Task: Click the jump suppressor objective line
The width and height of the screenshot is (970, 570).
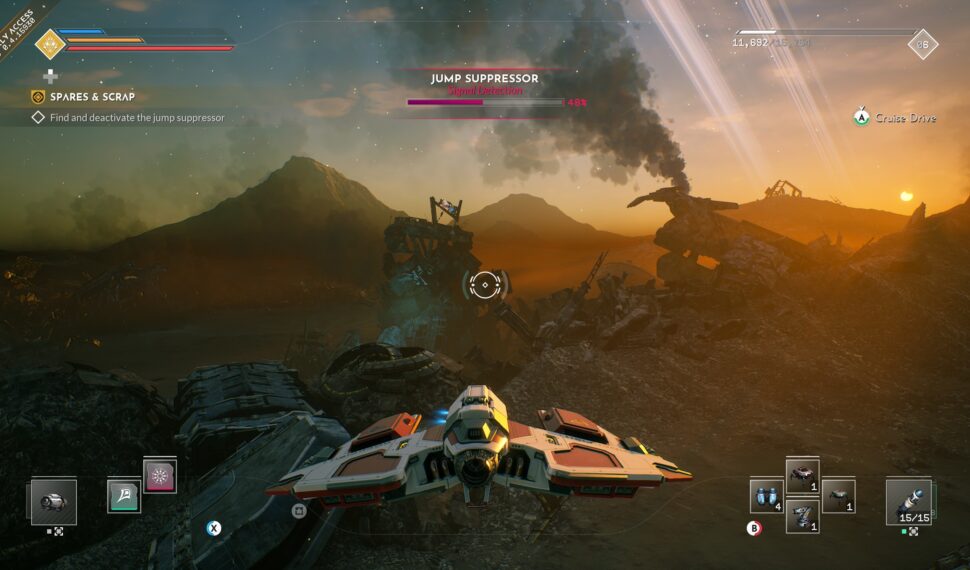Action: point(137,117)
